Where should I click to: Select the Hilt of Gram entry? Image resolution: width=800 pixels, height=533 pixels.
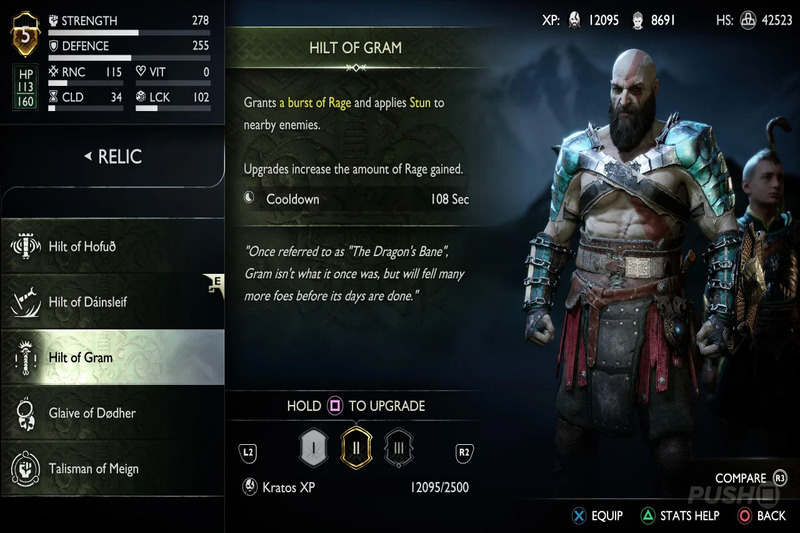(112, 357)
